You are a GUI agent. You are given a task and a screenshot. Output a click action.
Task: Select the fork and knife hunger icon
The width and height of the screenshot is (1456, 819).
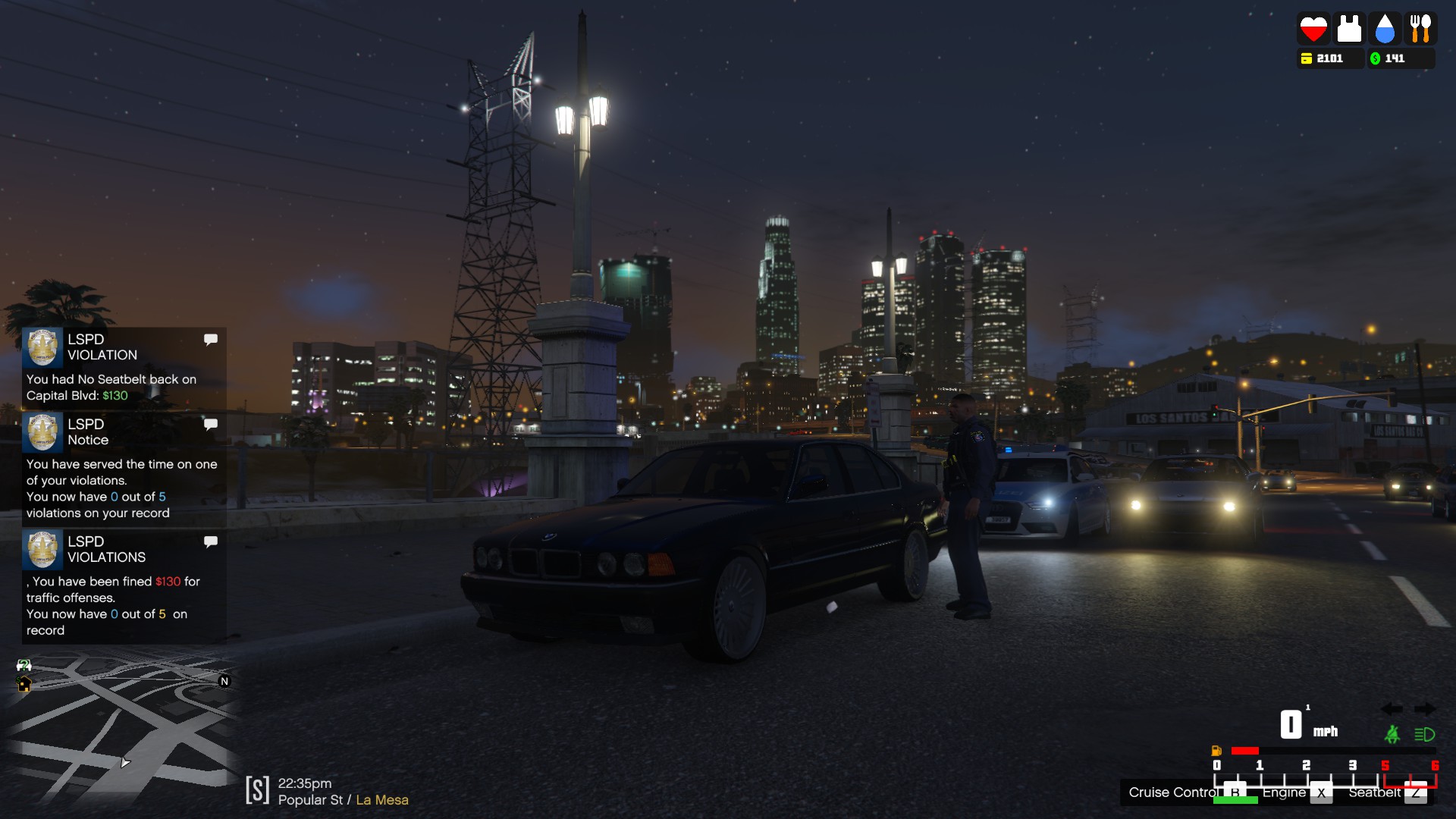pos(1420,29)
